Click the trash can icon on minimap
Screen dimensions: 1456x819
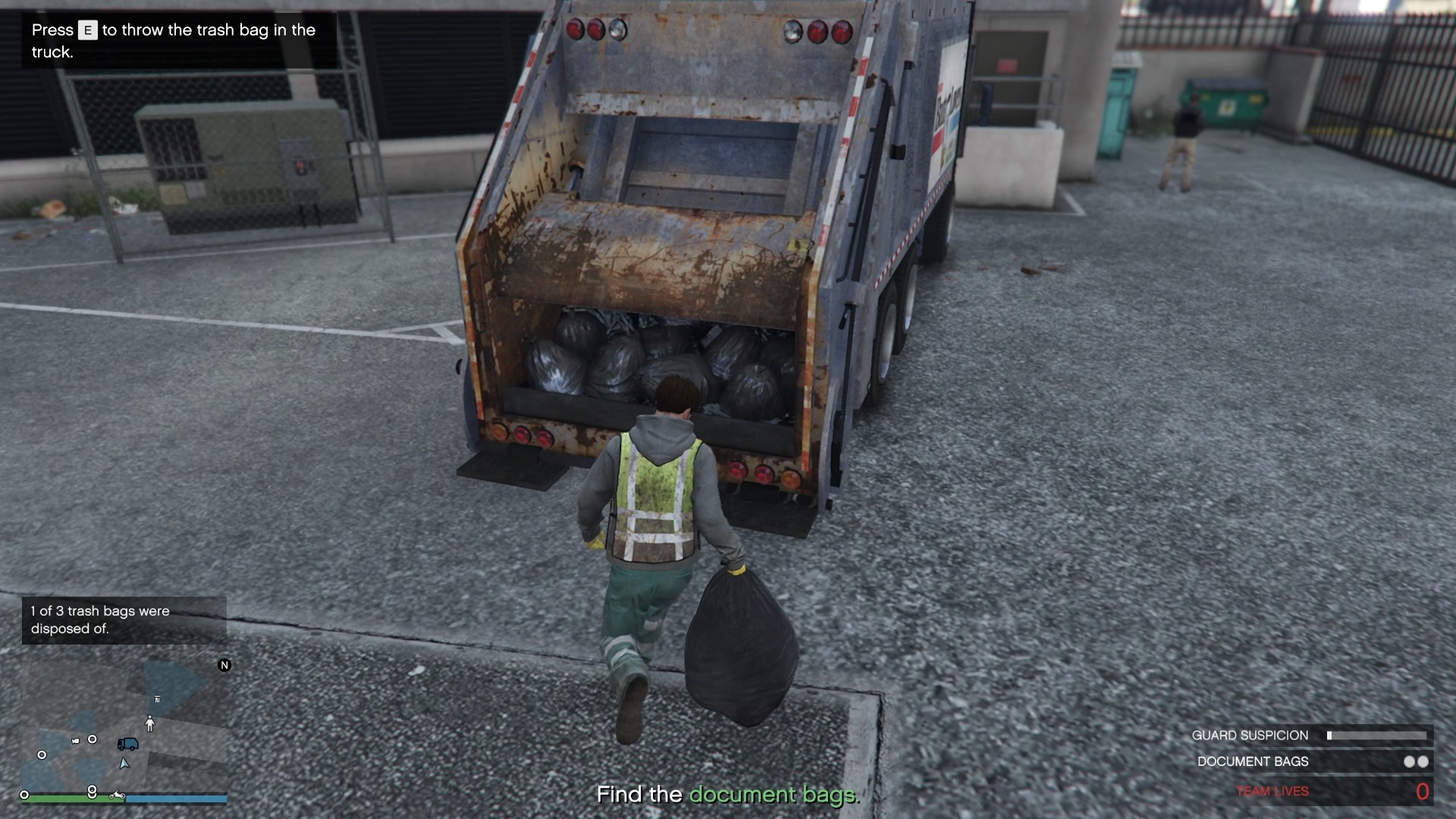(x=157, y=698)
